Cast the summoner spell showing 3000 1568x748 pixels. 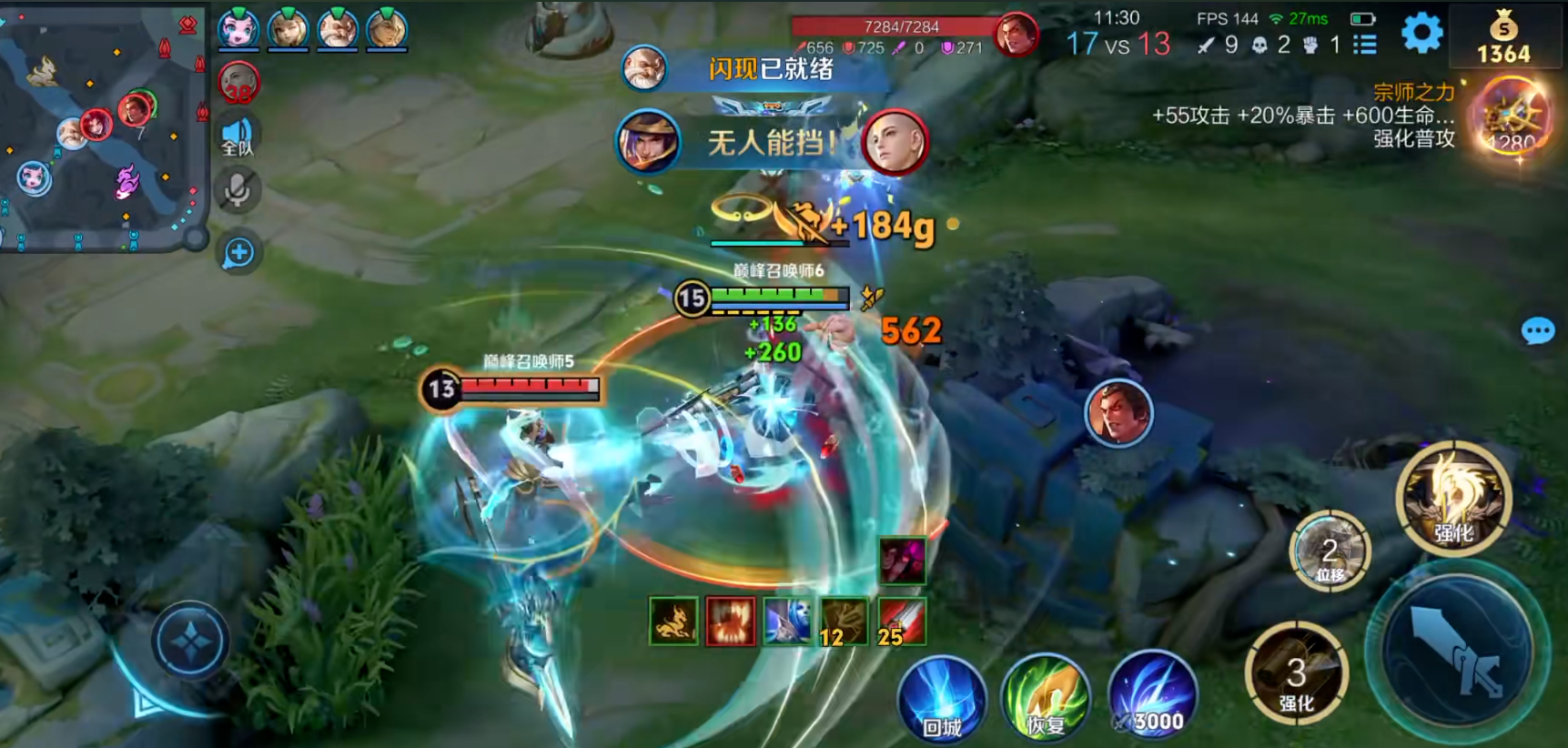[1152, 696]
